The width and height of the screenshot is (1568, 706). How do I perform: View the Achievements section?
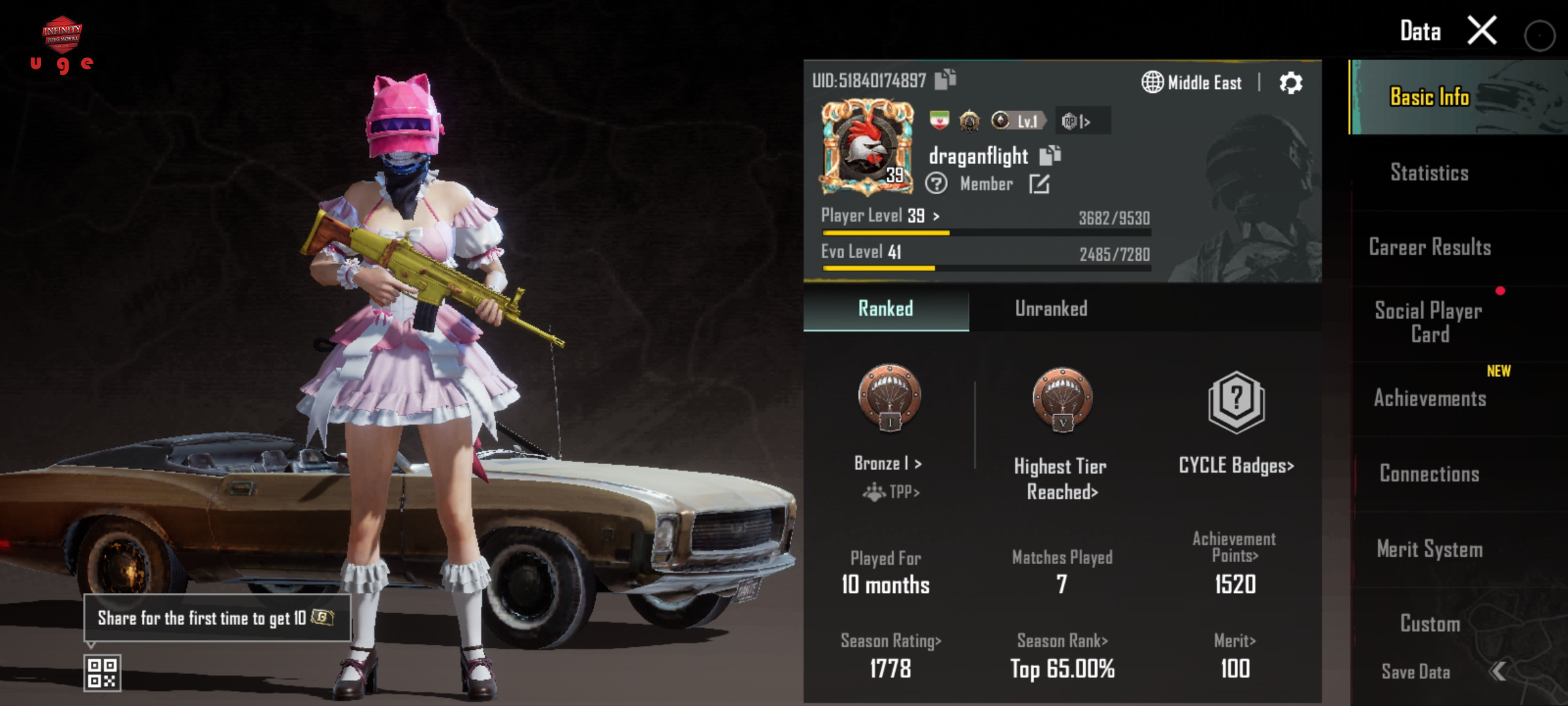tap(1429, 398)
